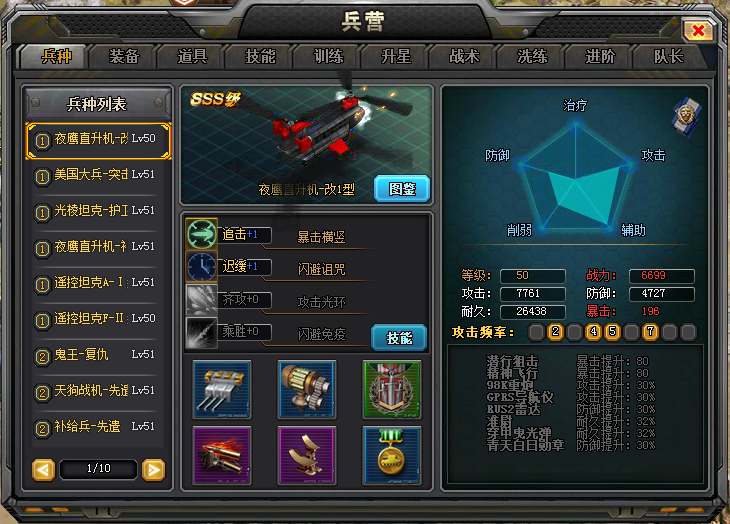Click the blue 技能 button beside the skill list
This screenshot has width=730, height=524.
(x=399, y=337)
